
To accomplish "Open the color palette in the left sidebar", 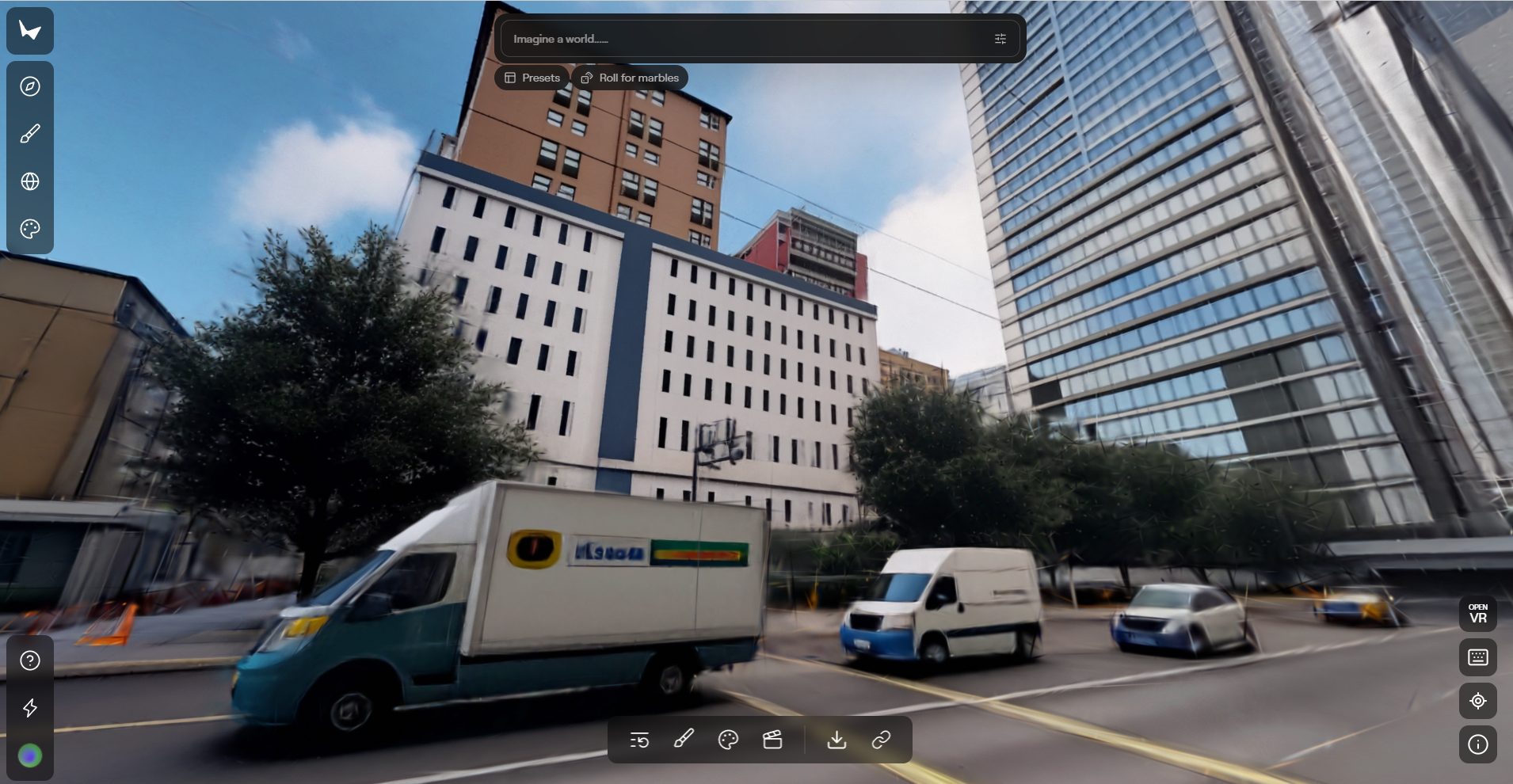I will (x=30, y=229).
